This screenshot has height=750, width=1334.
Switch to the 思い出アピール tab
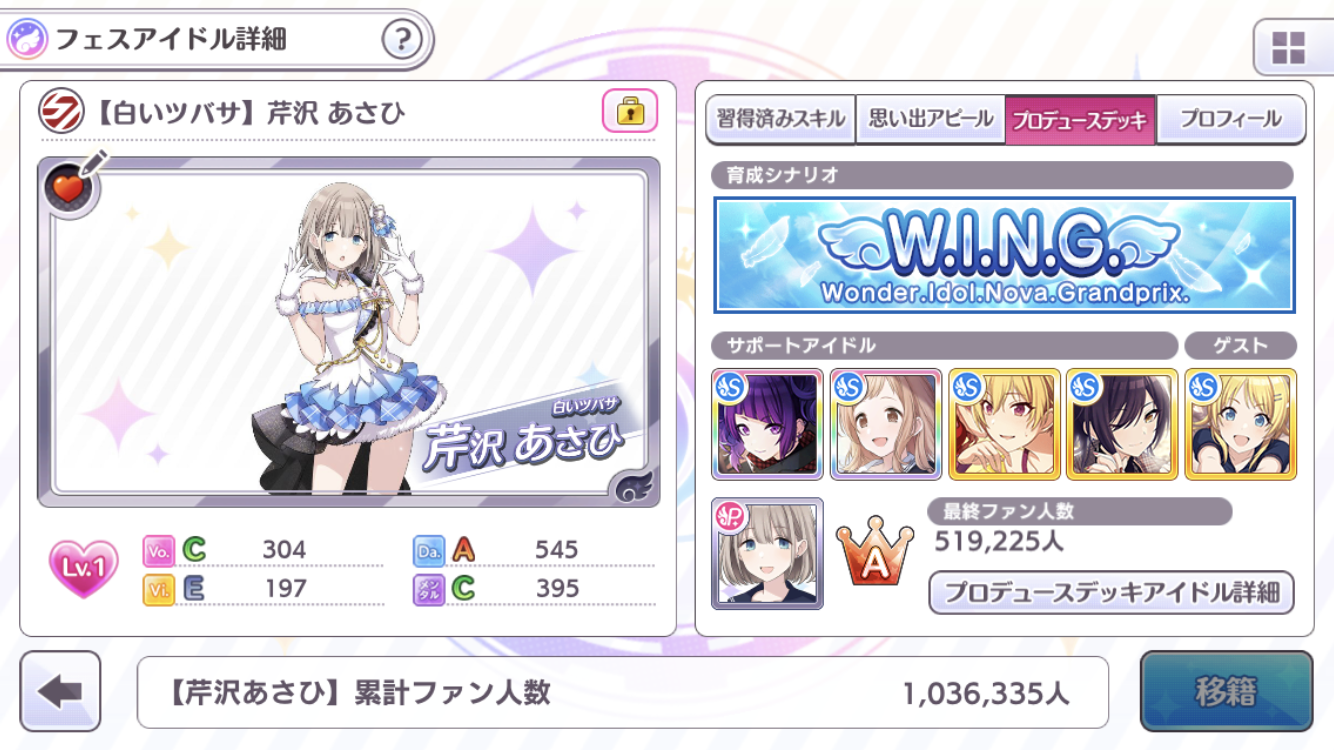tap(930, 120)
